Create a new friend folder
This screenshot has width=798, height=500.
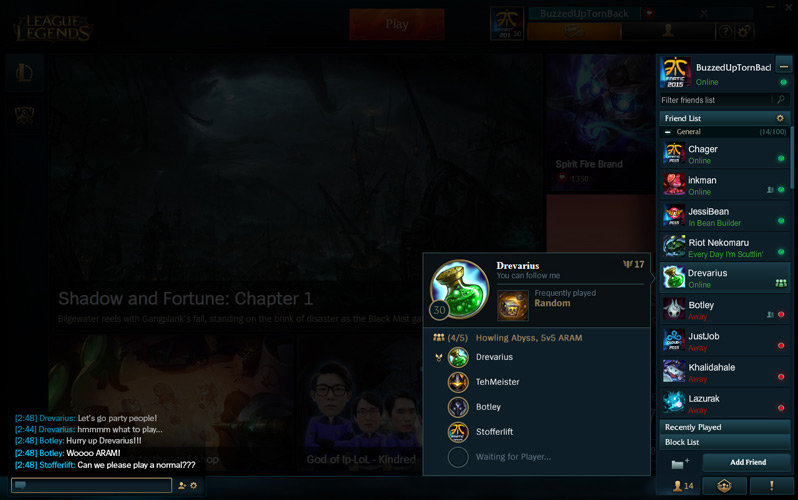(680, 463)
